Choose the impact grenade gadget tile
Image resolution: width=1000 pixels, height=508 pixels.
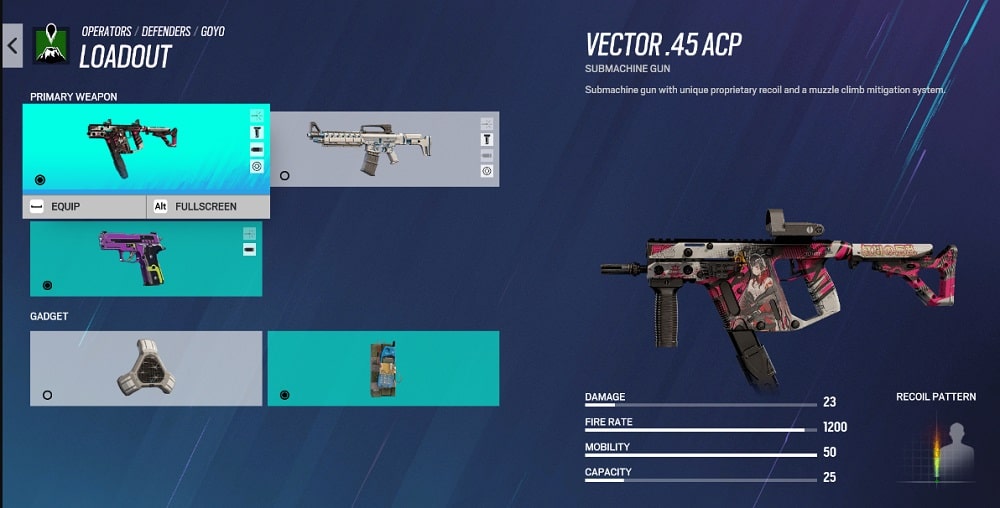click(383, 368)
